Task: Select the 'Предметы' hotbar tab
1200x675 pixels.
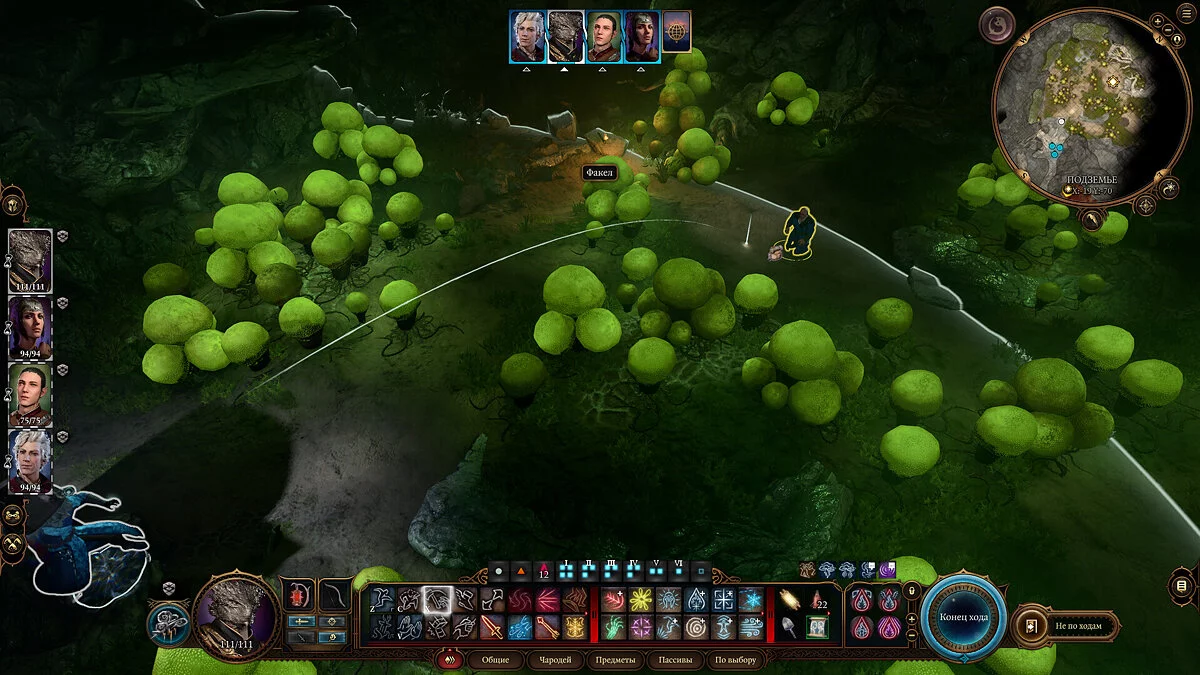Action: tap(614, 660)
